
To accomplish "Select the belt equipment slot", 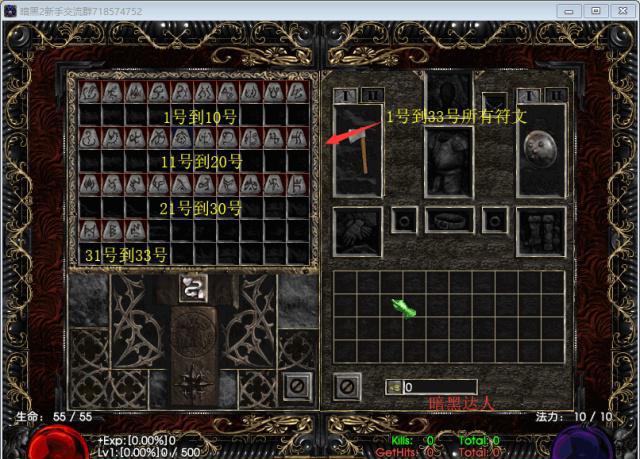I will tap(449, 219).
